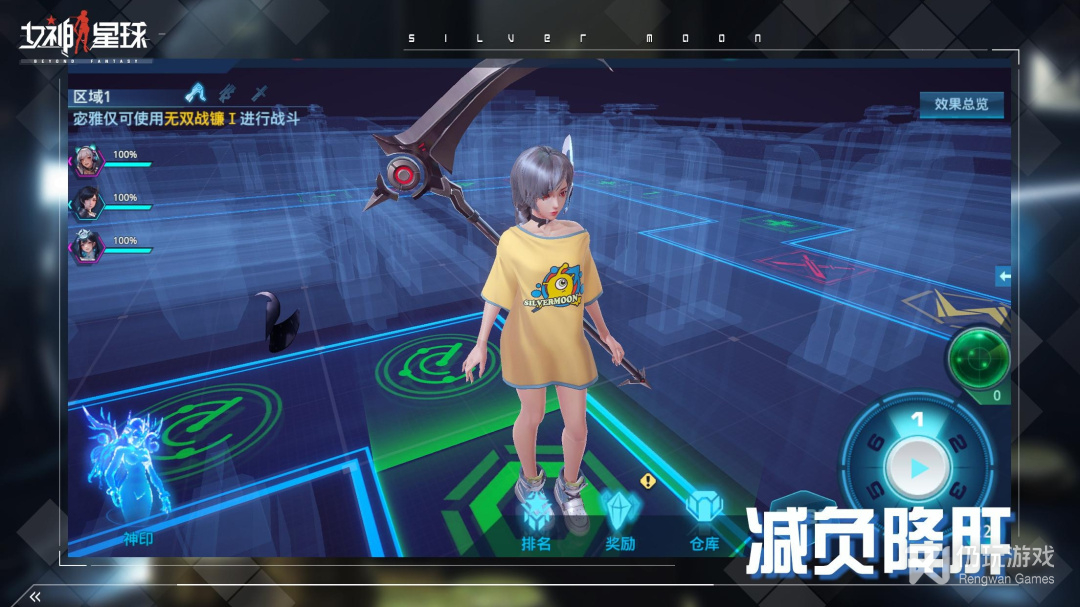Select the character portrait with silver headpiece
The height and width of the screenshot is (607, 1080).
(87, 245)
